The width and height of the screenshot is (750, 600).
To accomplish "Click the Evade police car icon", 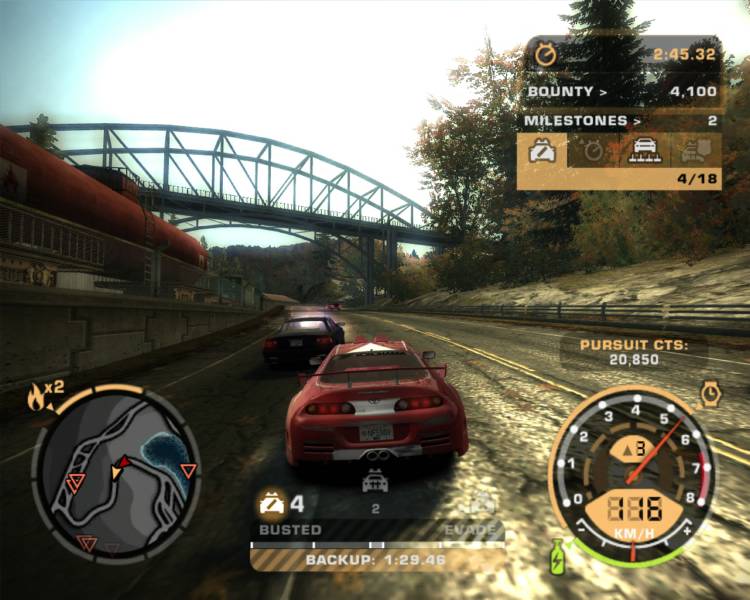I will pos(482,502).
